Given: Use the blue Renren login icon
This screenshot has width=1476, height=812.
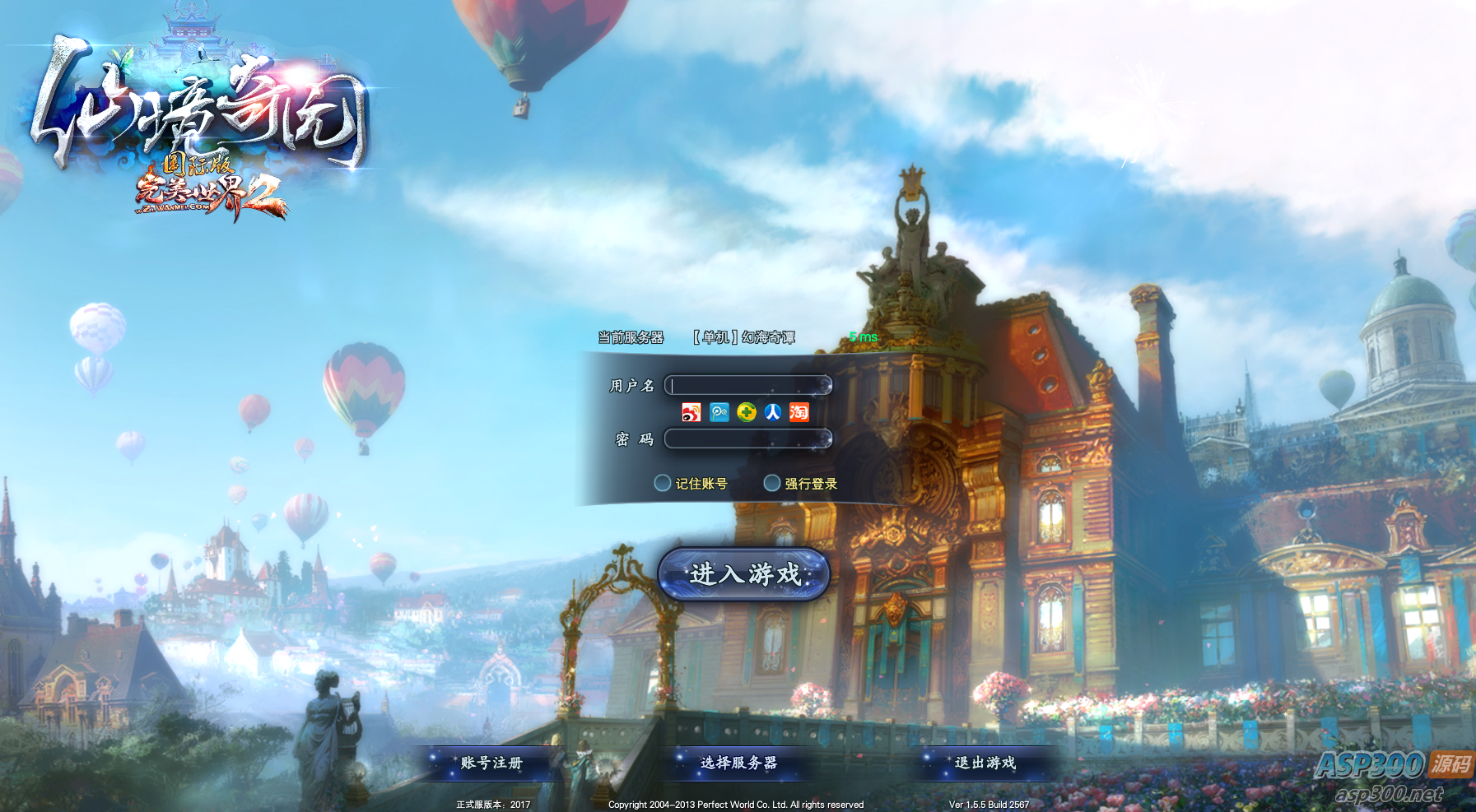Looking at the screenshot, I should coord(773,412).
